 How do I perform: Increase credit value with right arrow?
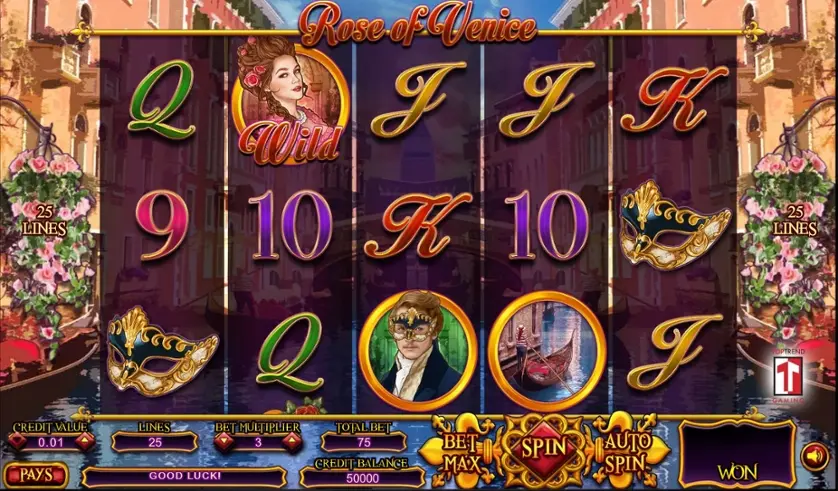click(85, 441)
